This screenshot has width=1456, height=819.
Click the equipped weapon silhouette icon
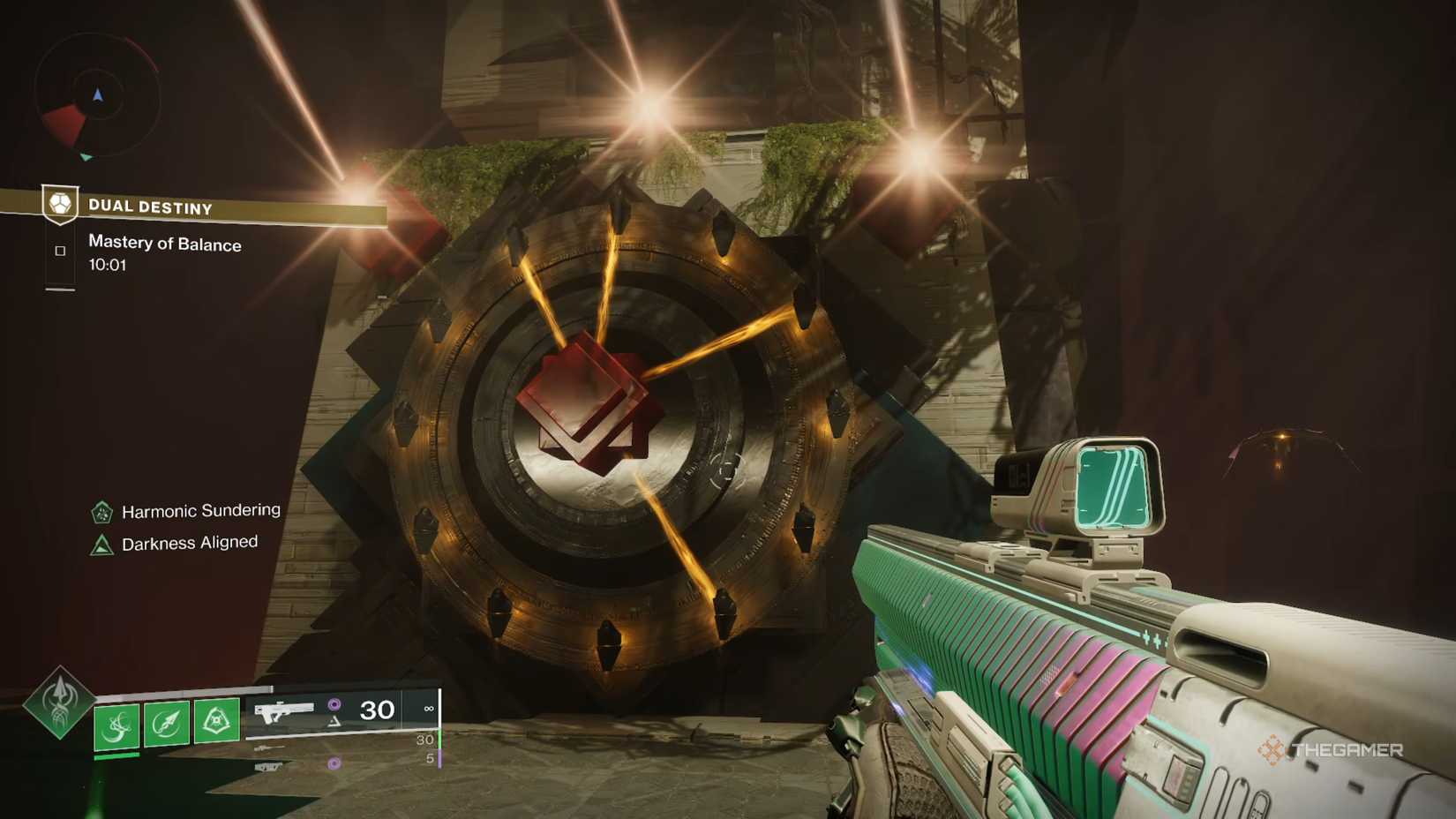[x=286, y=710]
